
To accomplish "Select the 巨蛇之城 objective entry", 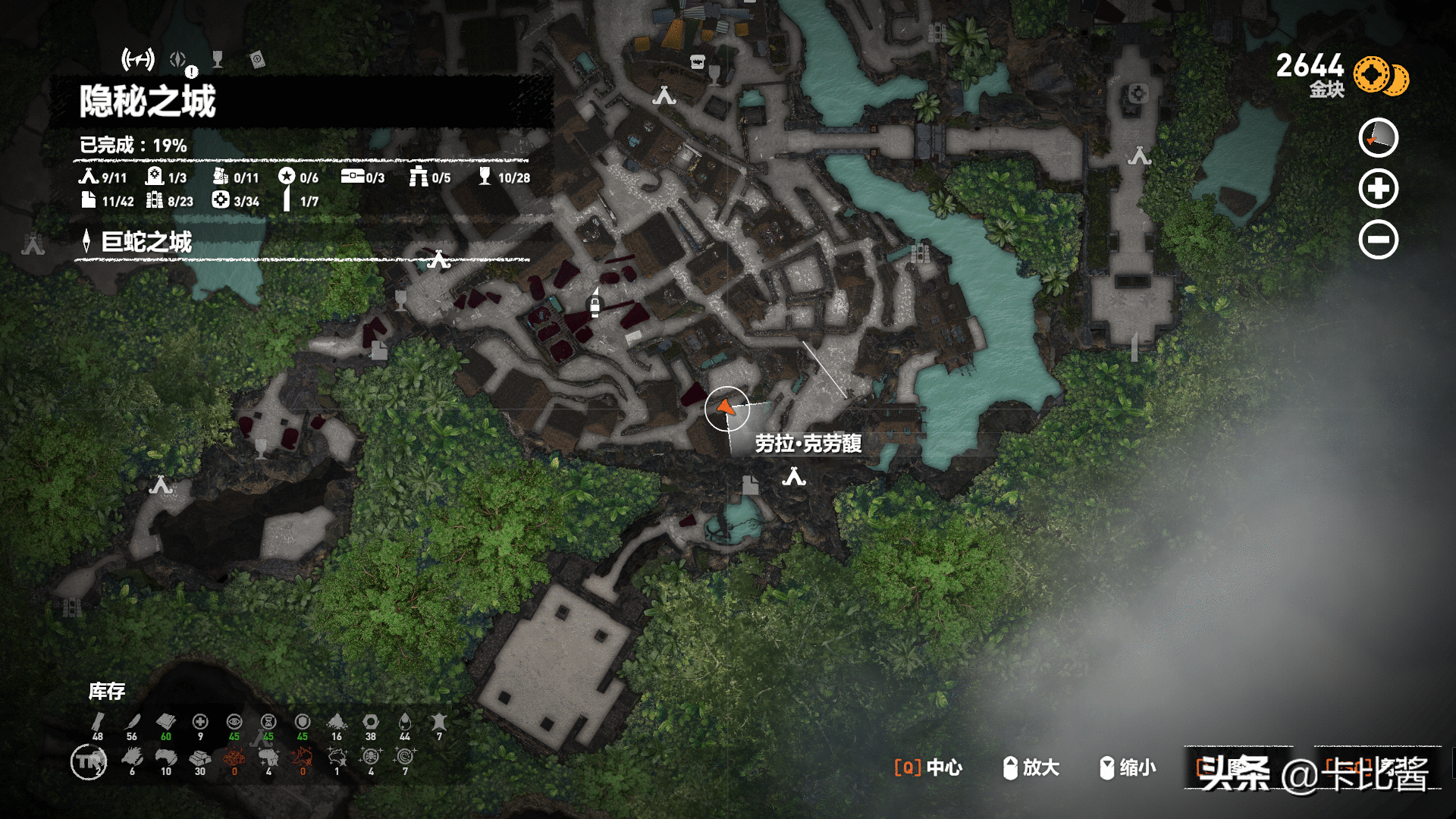I will 146,242.
